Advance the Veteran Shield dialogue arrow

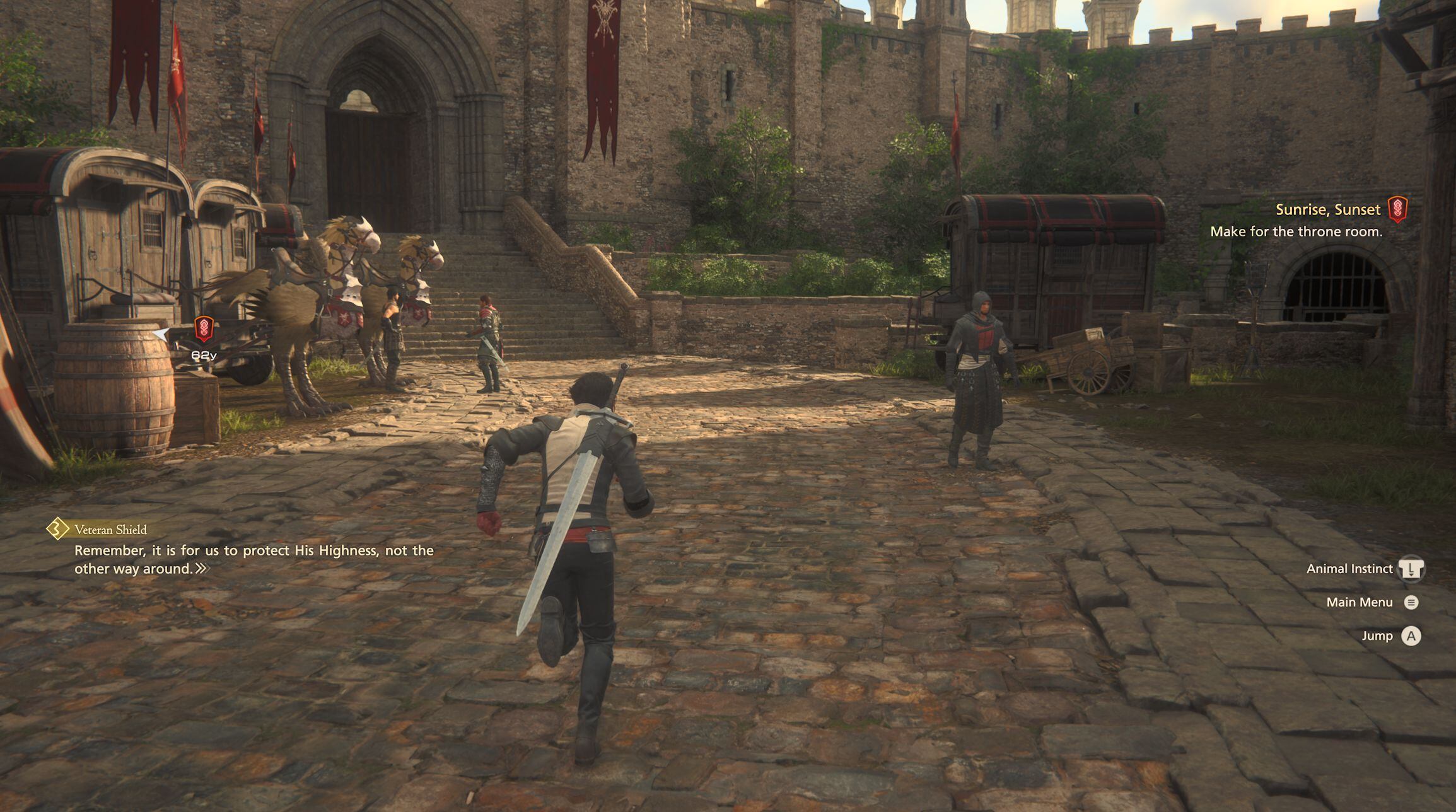click(201, 569)
